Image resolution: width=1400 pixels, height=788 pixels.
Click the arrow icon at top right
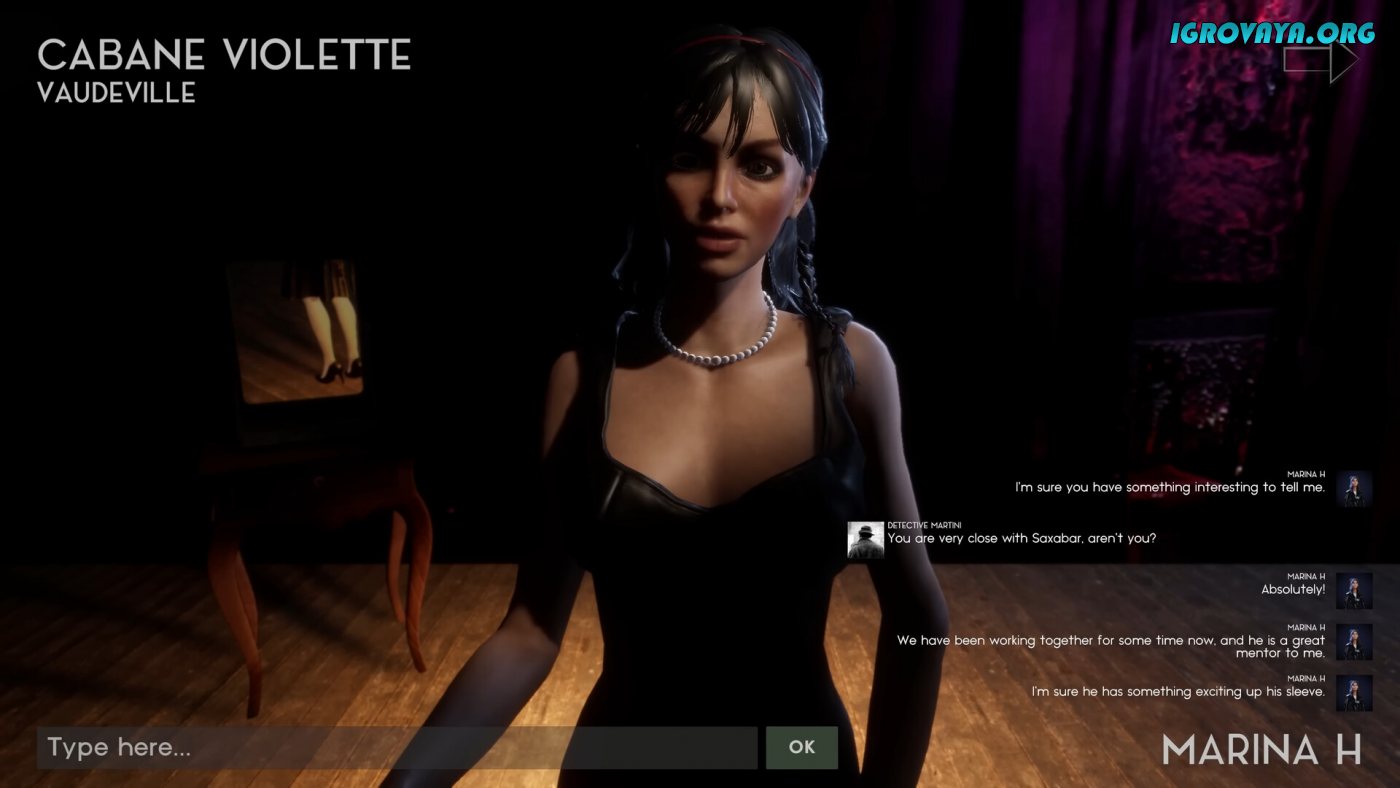click(1320, 61)
